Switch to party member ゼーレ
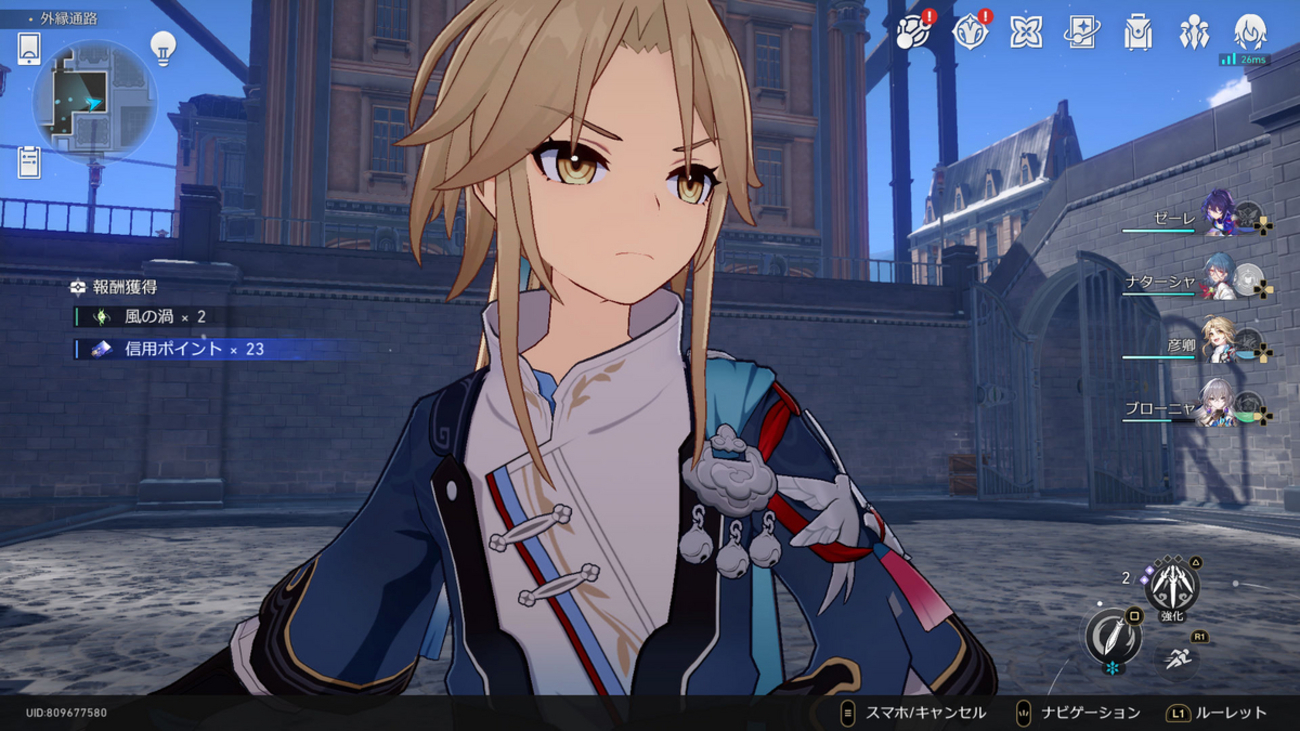The image size is (1300, 731). pyautogui.click(x=1218, y=216)
